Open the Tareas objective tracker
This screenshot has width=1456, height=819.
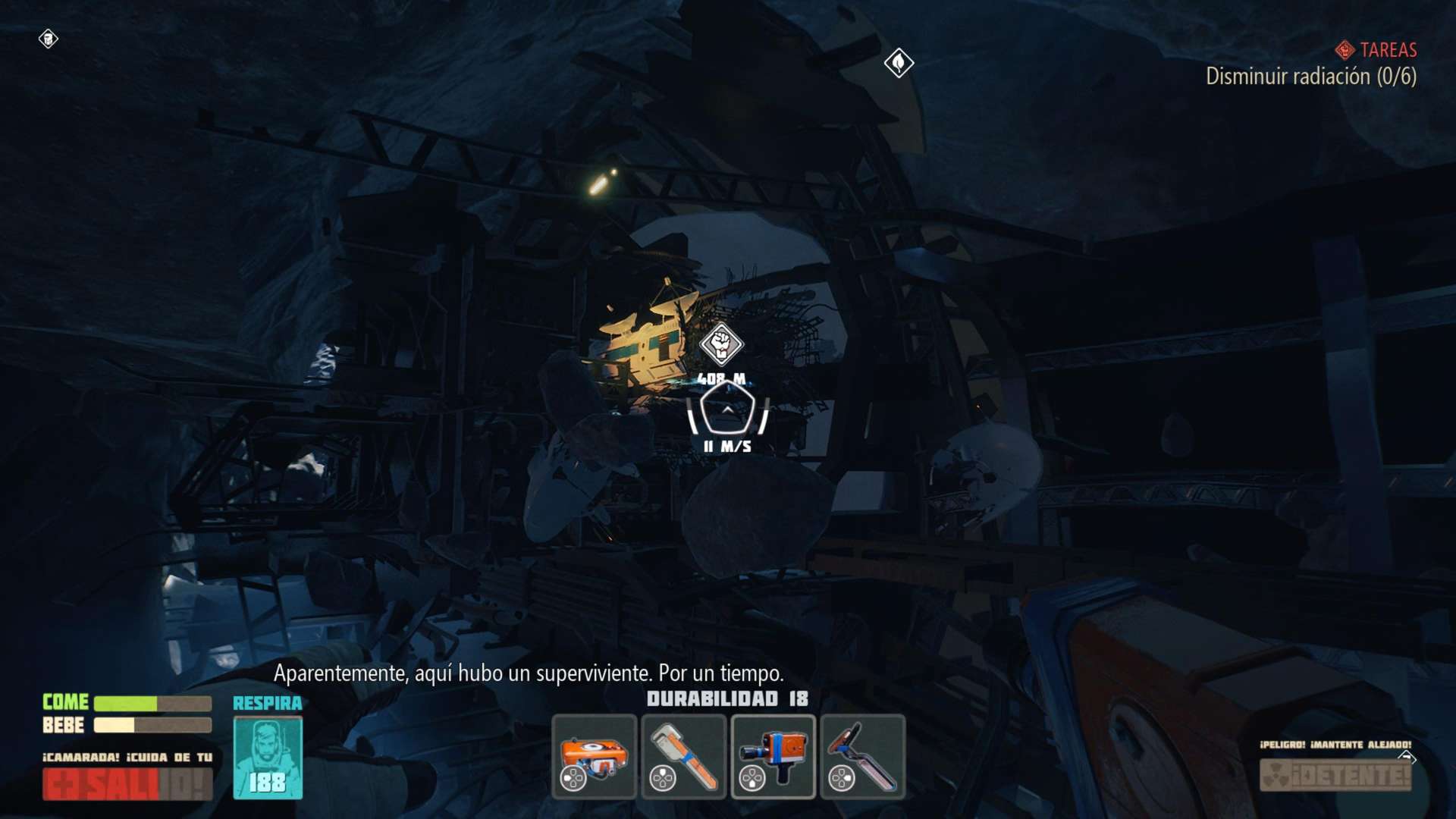[x=1376, y=50]
